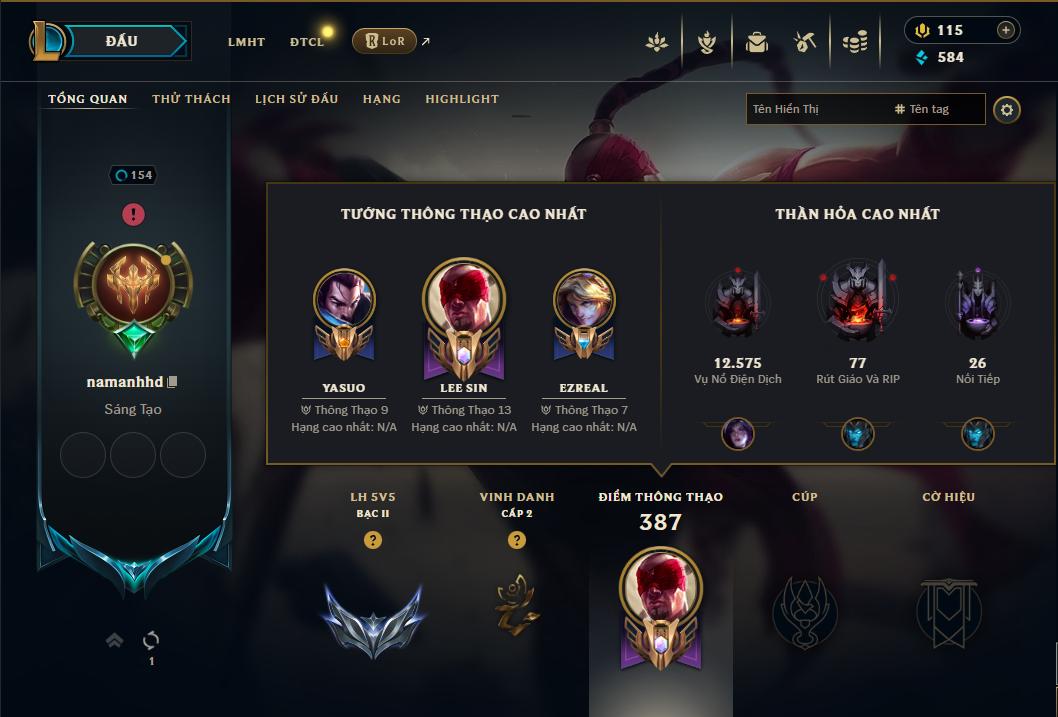Open the LMHT game tab
Image resolution: width=1058 pixels, height=717 pixels.
(246, 42)
